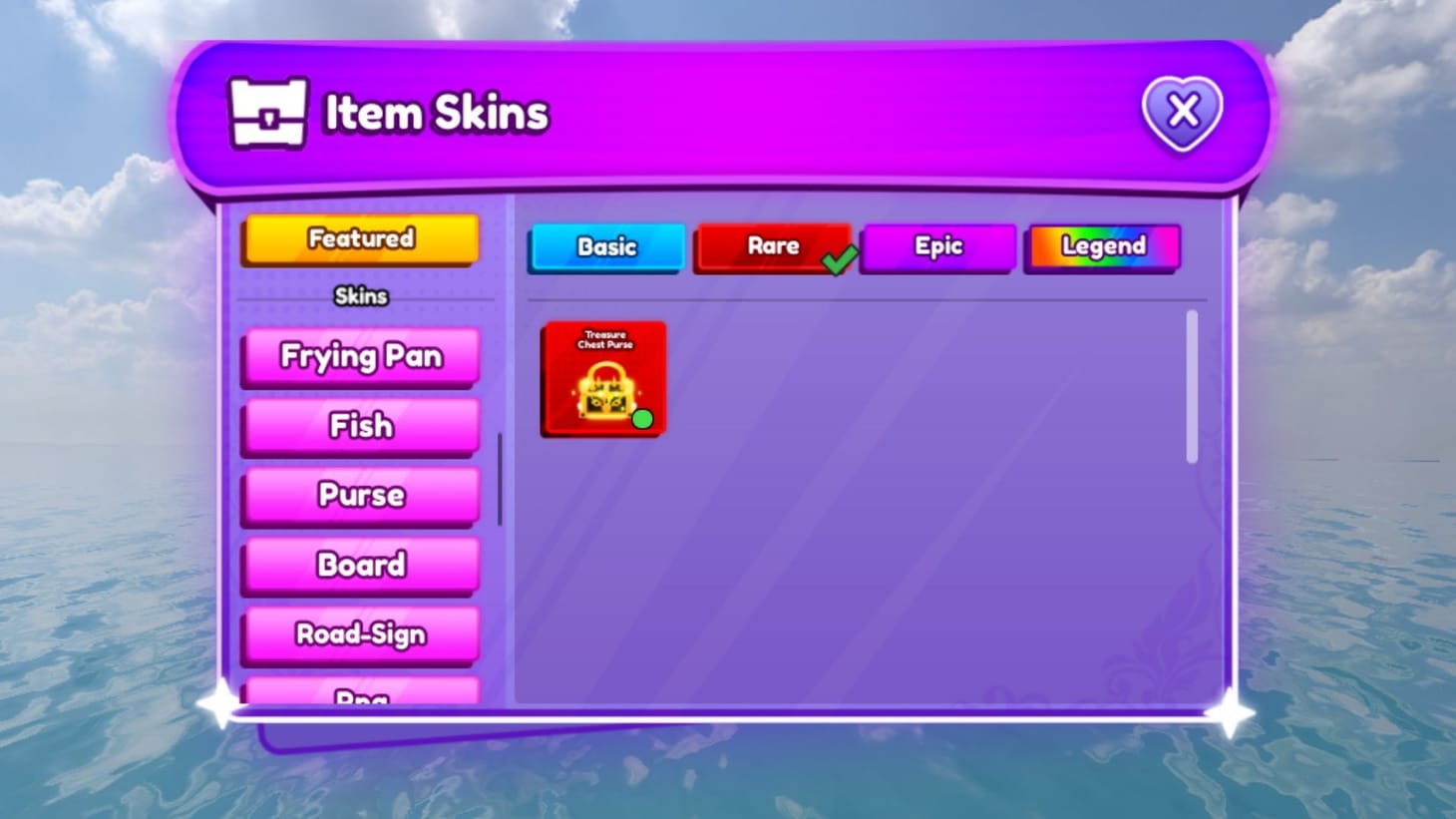The image size is (1456, 819).
Task: Open the Board skins category
Action: click(359, 565)
